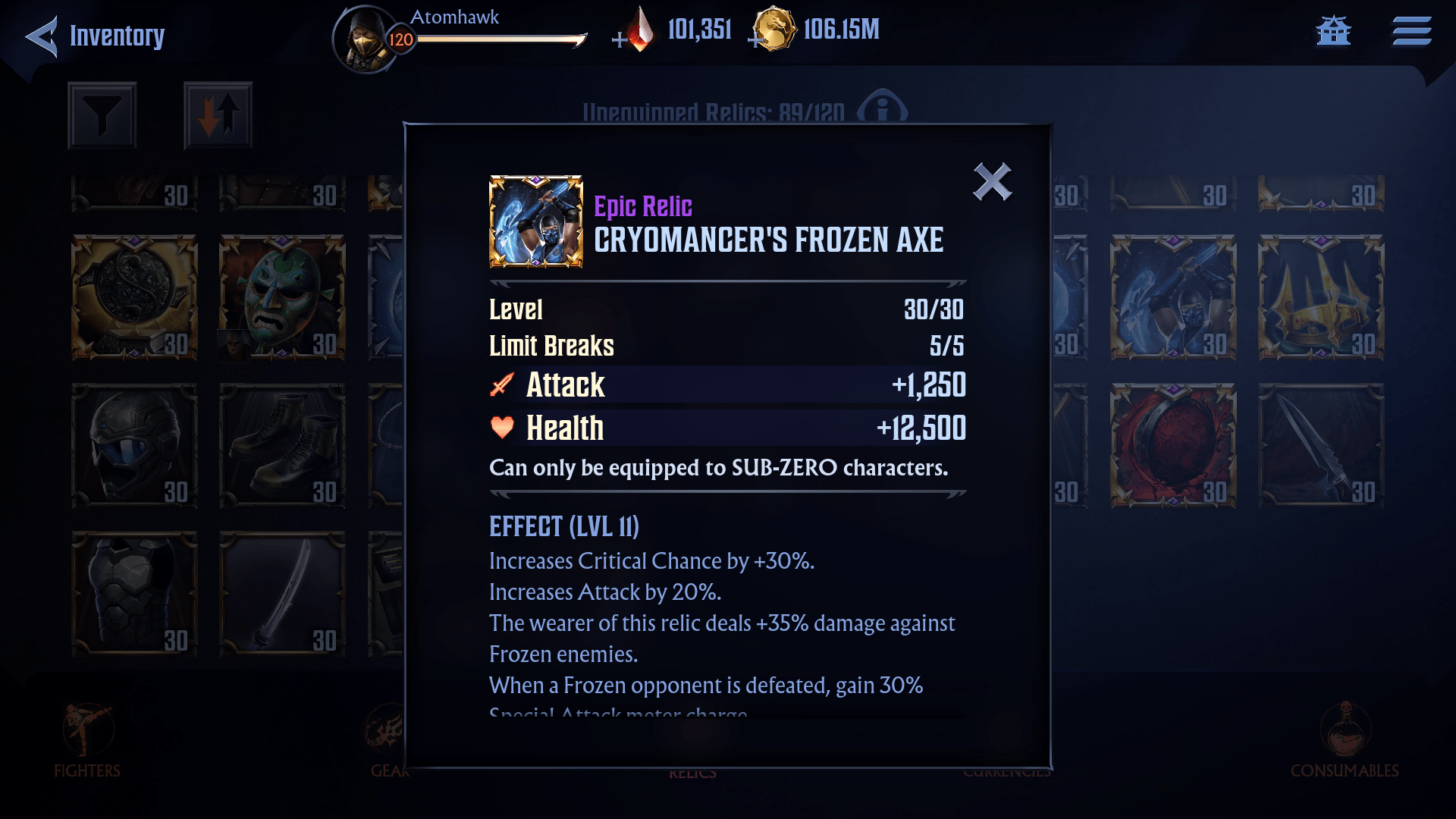
Task: Select the black combat boots relic
Action: (x=282, y=445)
